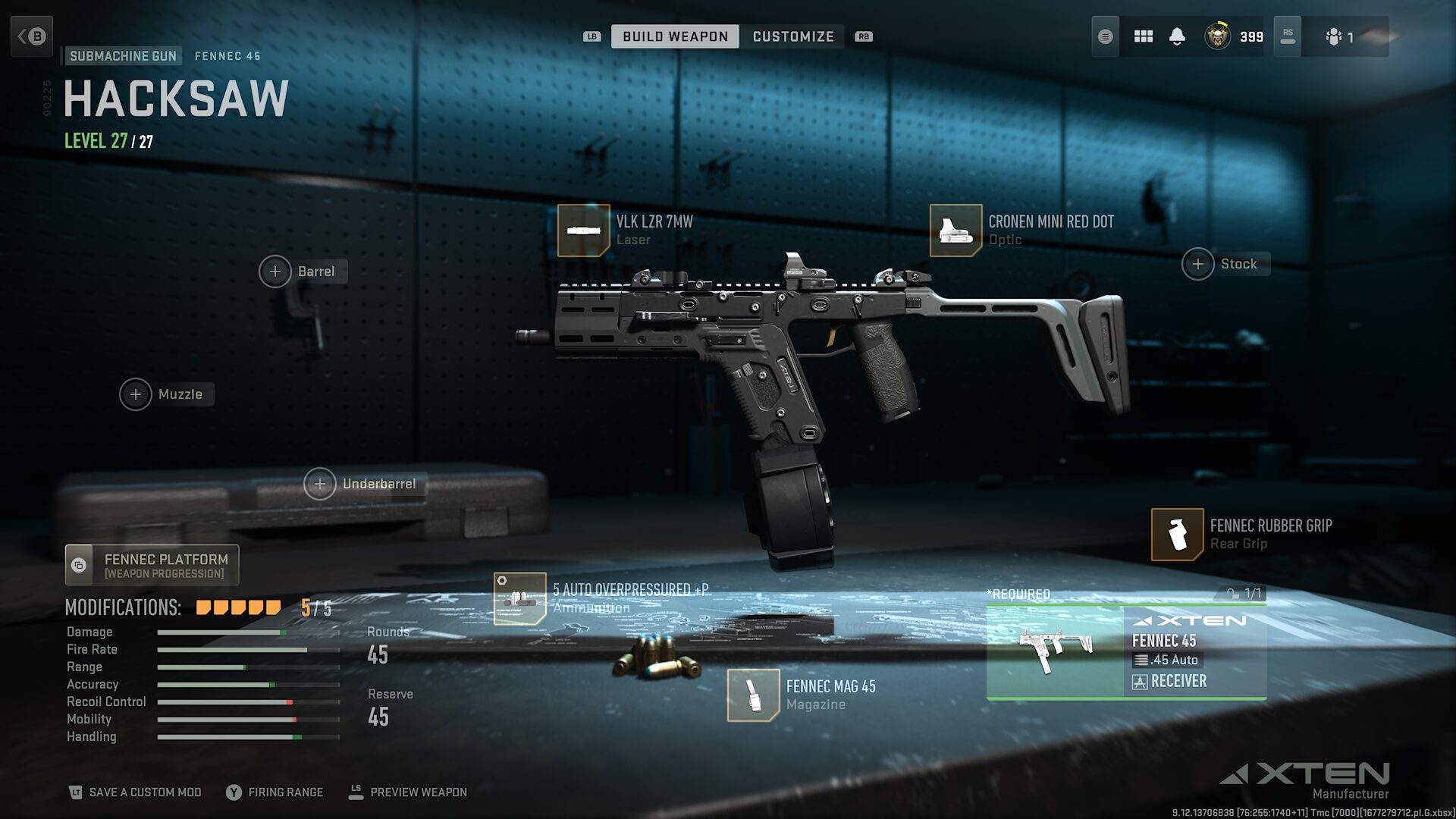Choose Preview Weapon
Viewport: 1456px width, 819px height.
coord(408,792)
